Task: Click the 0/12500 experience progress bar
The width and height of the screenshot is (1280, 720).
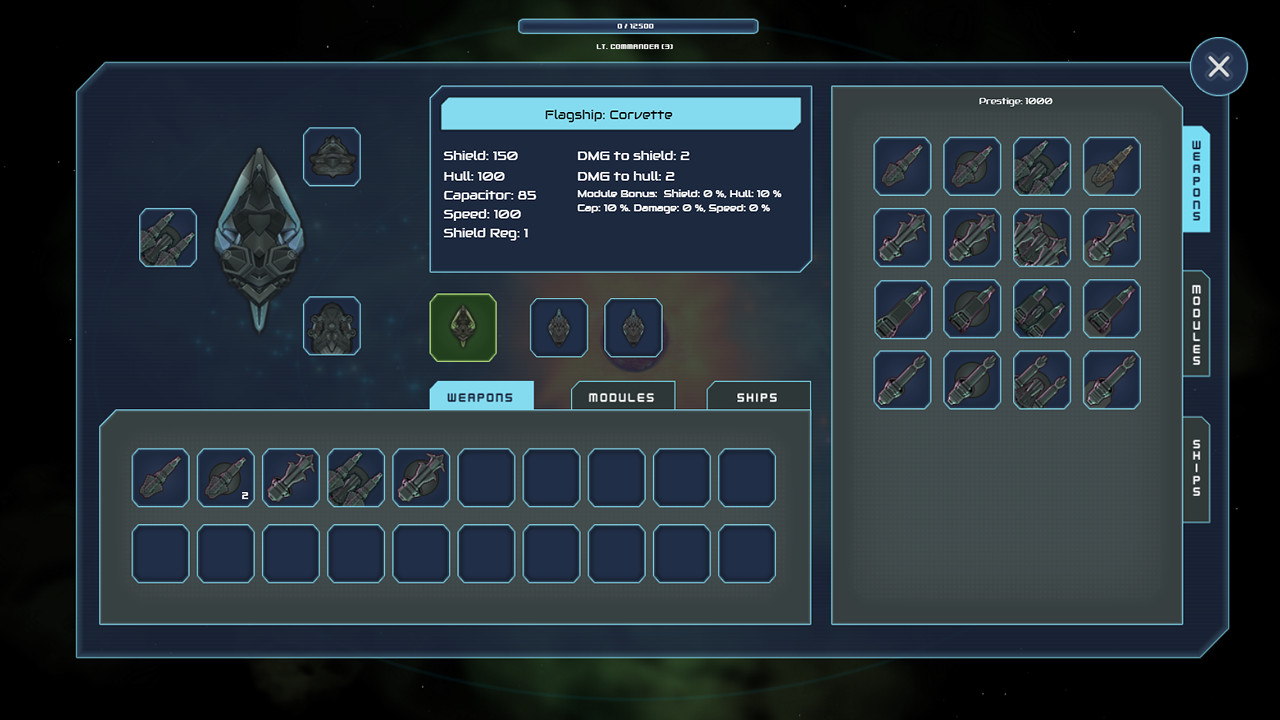Action: 638,26
